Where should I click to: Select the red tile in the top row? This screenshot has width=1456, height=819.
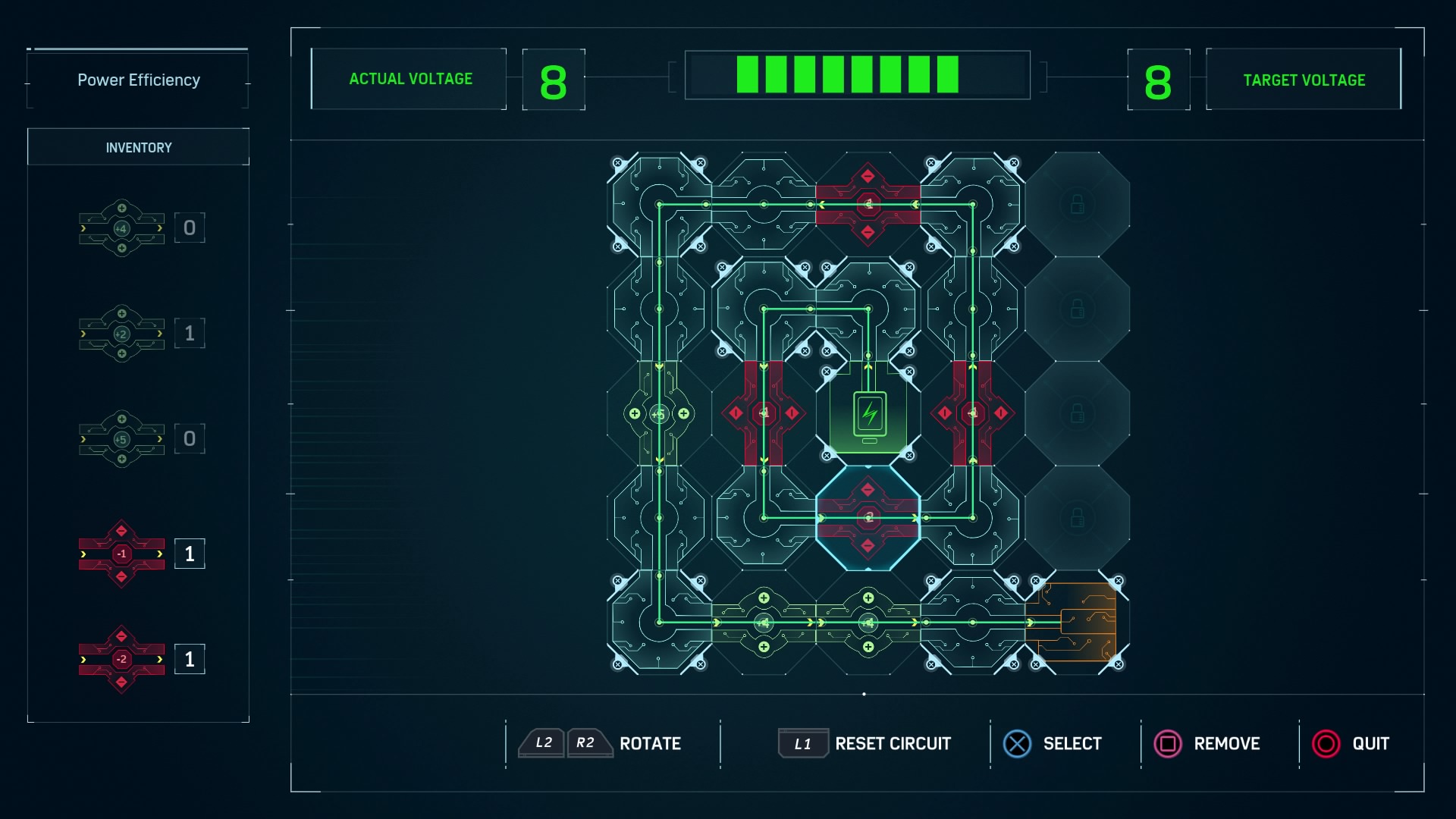click(x=868, y=204)
